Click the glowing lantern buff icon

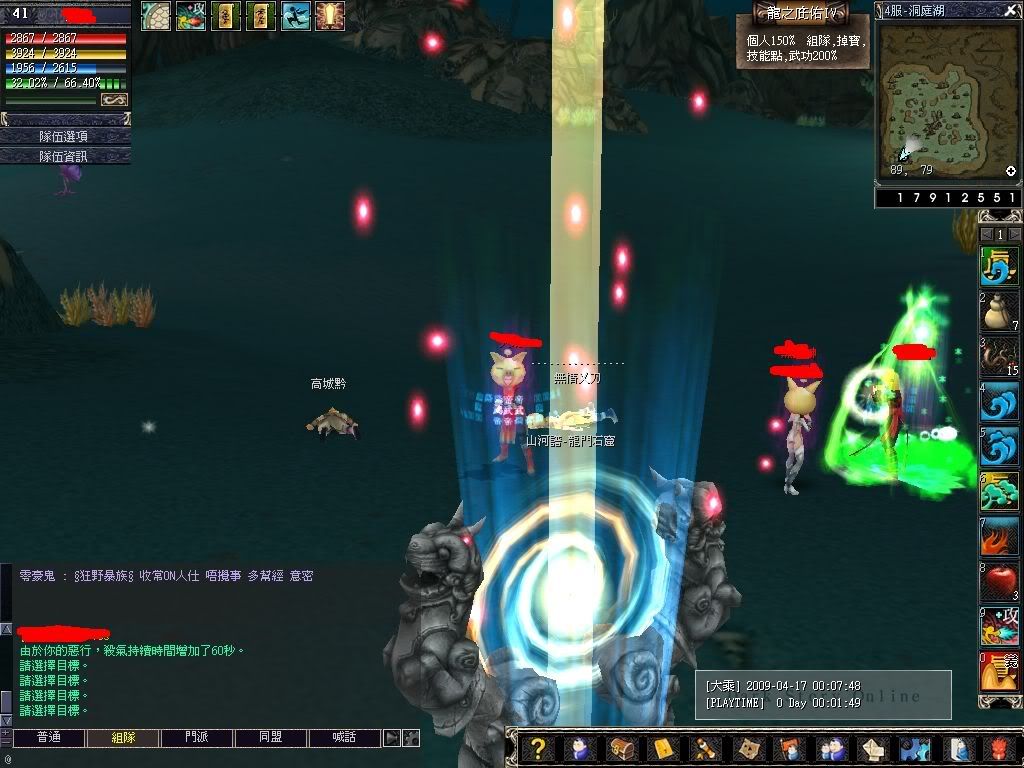tap(329, 15)
